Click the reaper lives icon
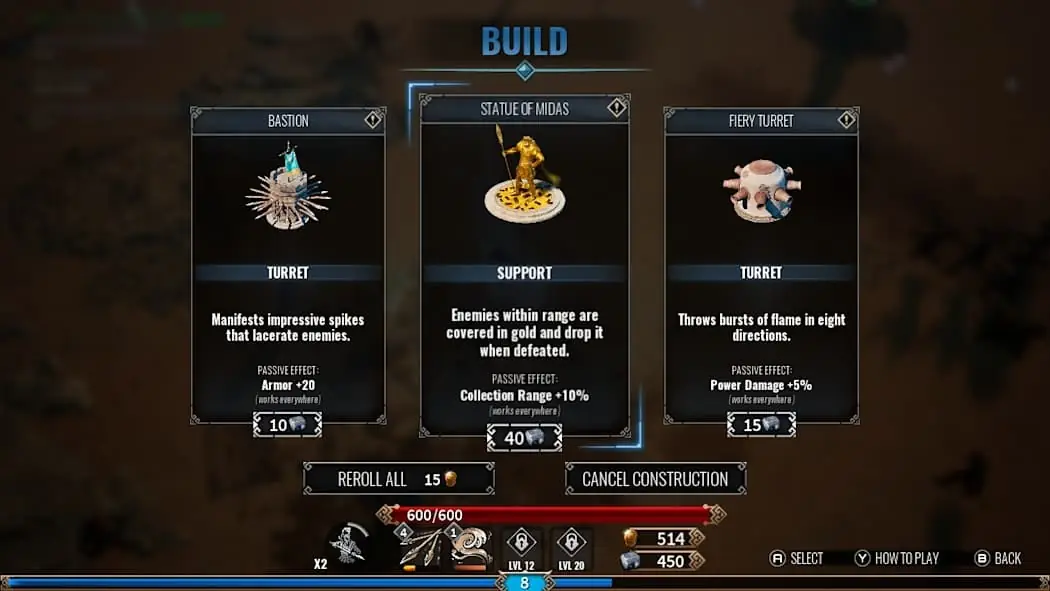 (347, 546)
